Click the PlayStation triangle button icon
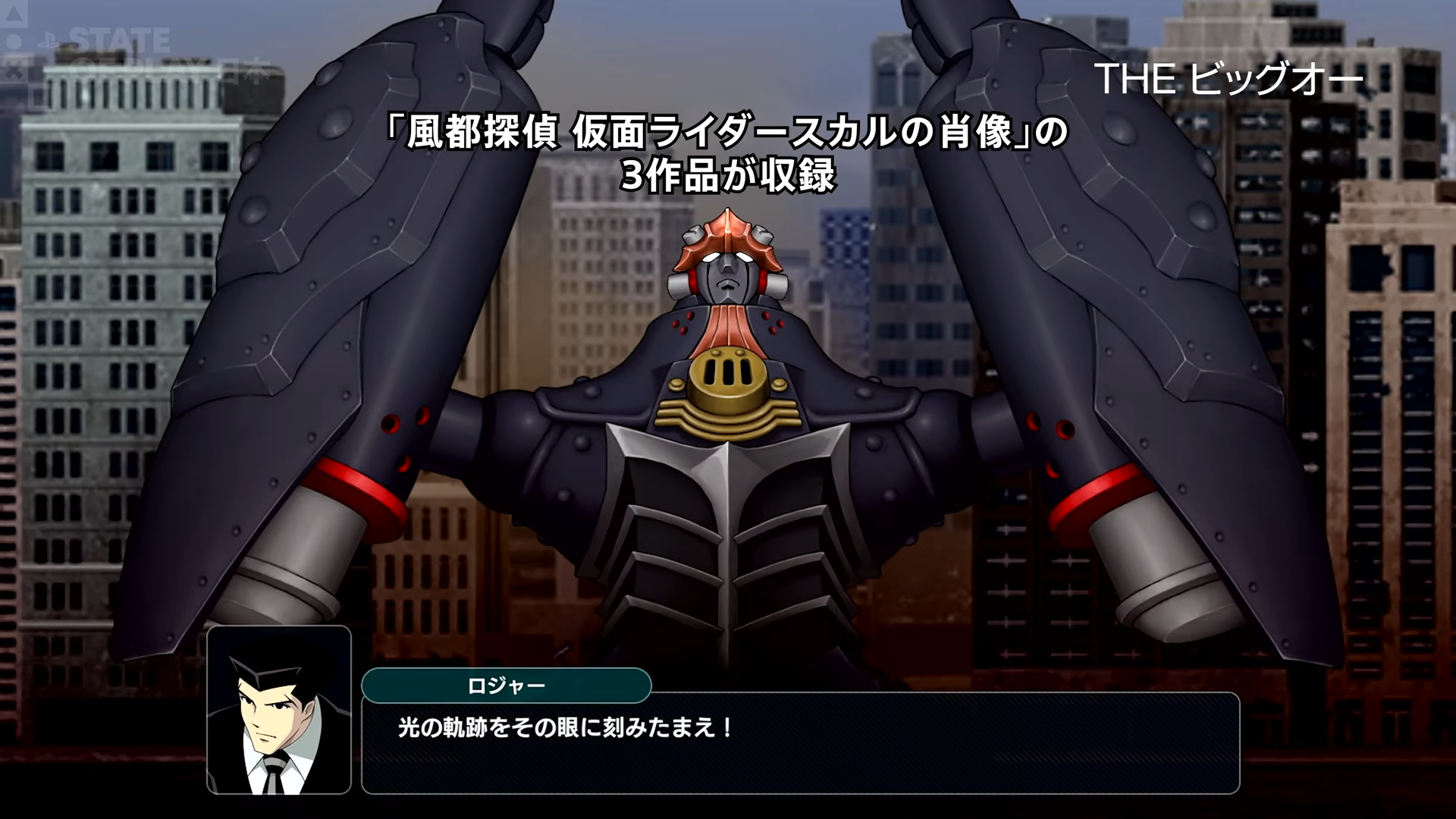 (x=12, y=14)
